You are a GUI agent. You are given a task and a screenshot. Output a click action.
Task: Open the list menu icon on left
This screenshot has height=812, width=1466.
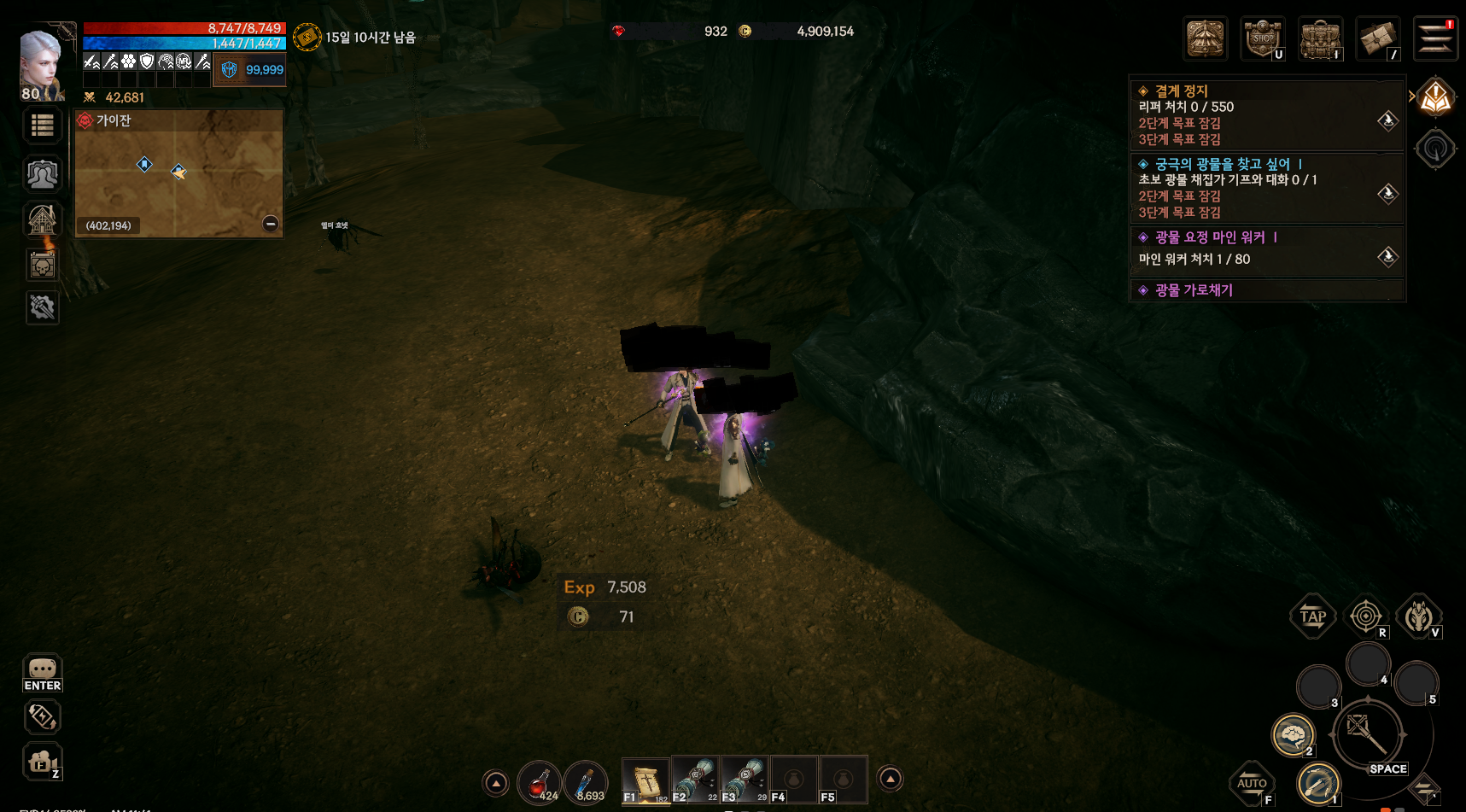tap(43, 126)
